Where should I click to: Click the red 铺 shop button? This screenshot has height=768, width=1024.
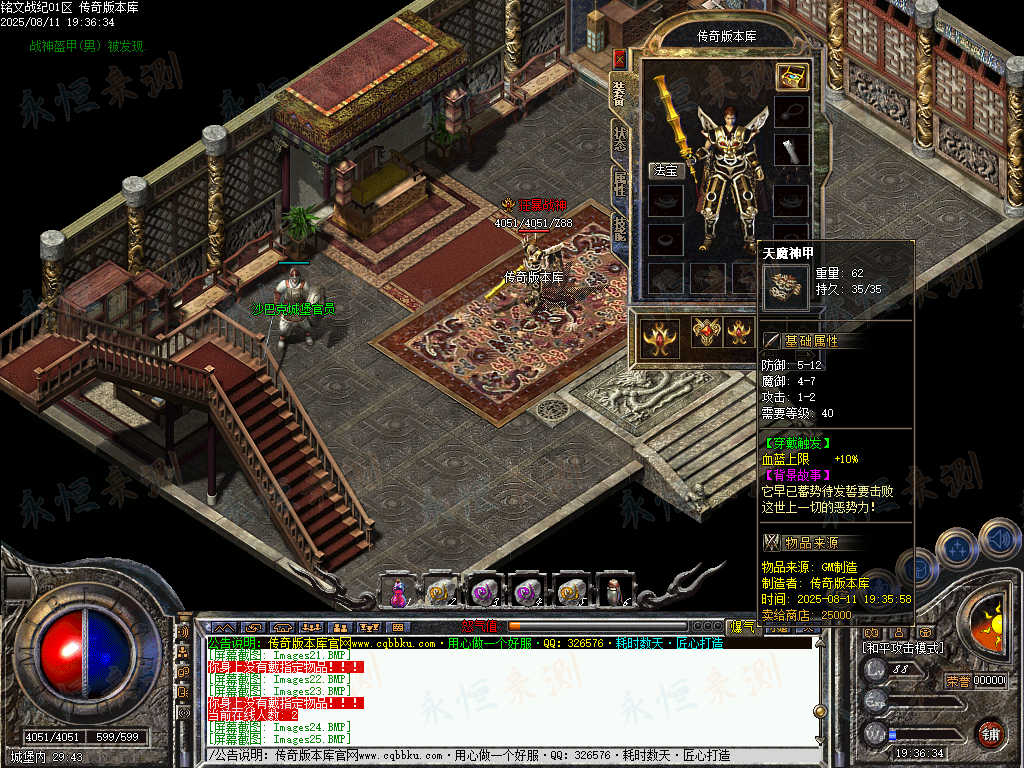990,733
